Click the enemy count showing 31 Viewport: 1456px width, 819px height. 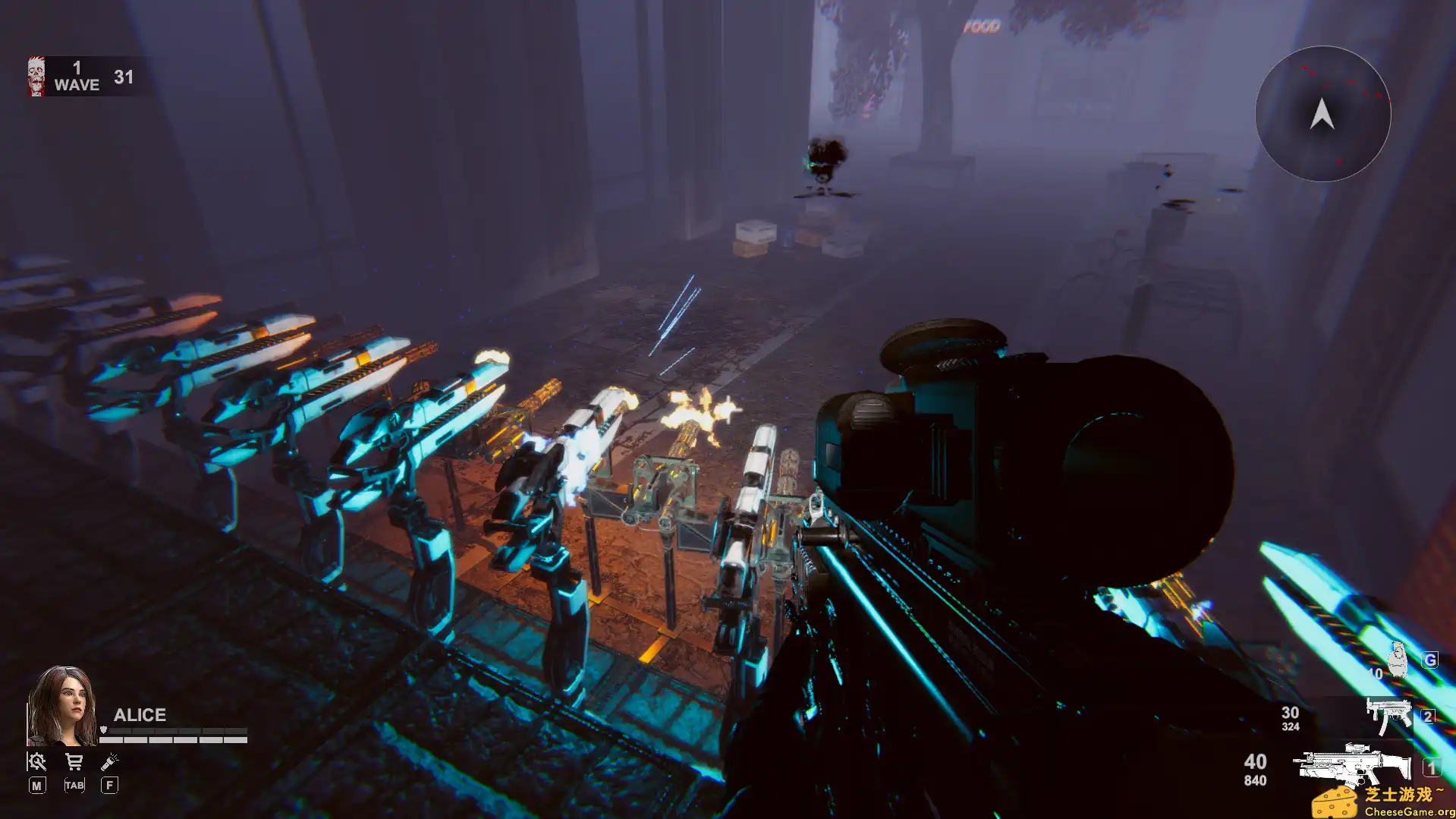click(x=124, y=77)
